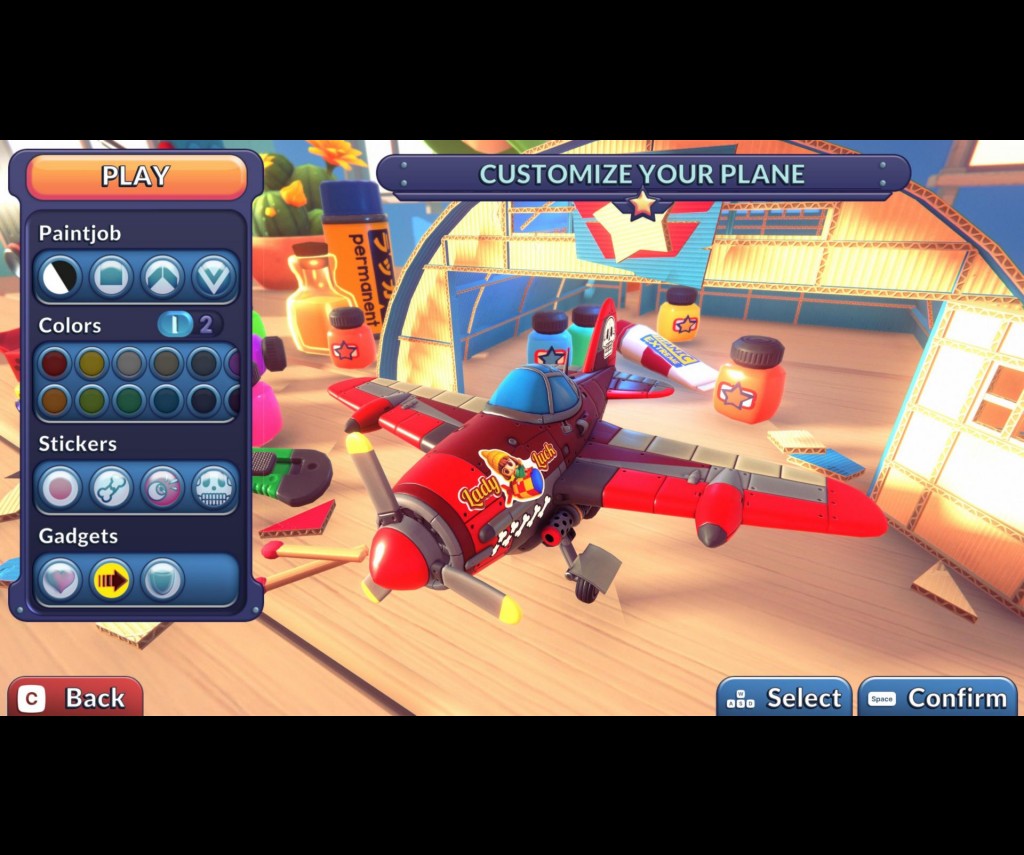Switch to color slot 2

pyautogui.click(x=207, y=324)
